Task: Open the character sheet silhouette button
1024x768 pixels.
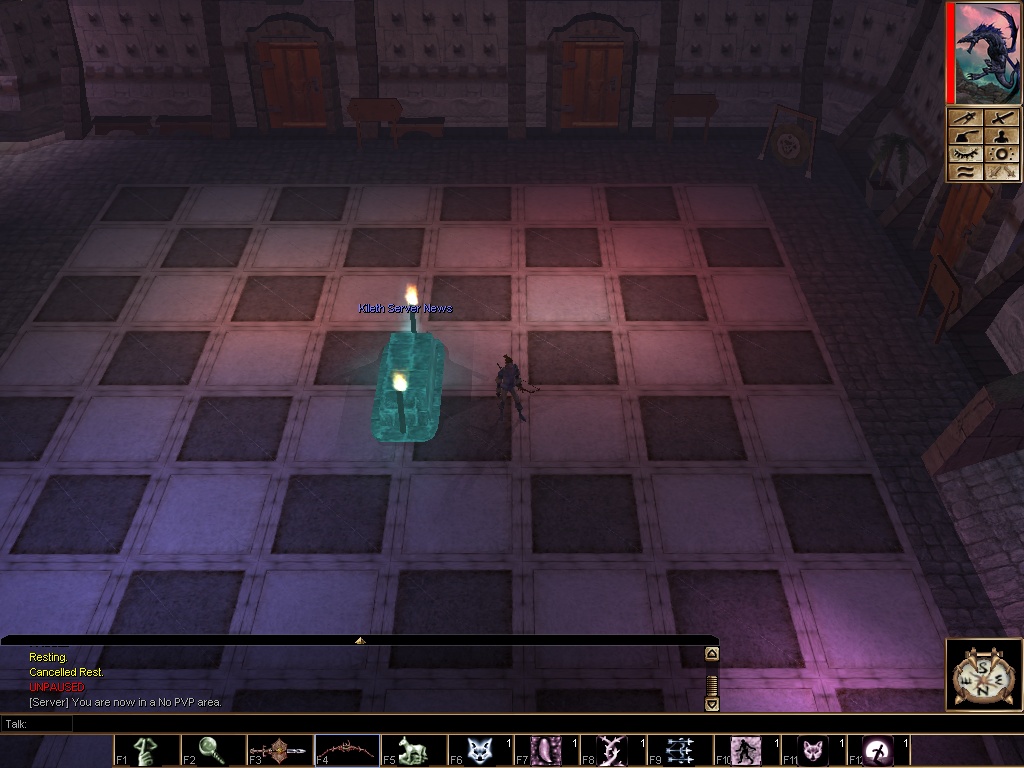Action: tap(1002, 136)
